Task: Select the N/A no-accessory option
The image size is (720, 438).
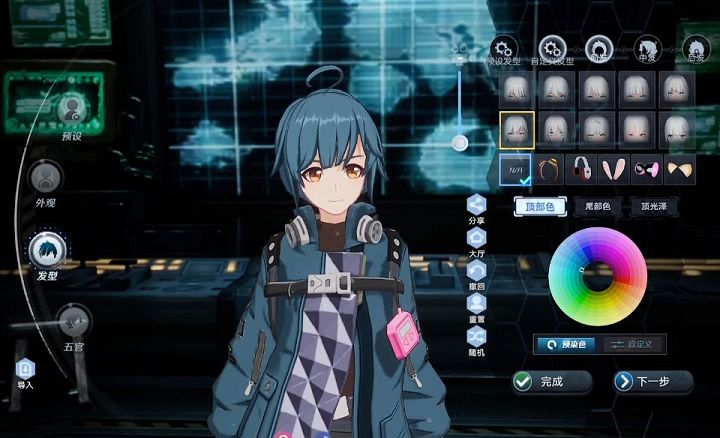Action: [516, 168]
